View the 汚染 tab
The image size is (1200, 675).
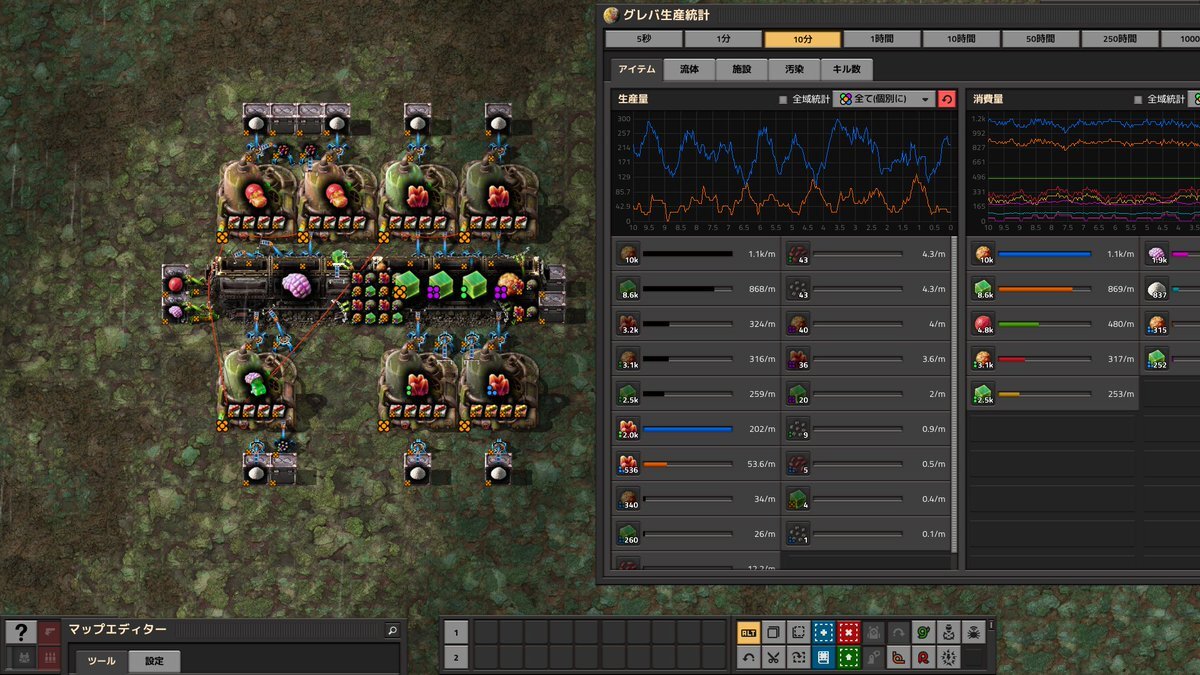[794, 70]
